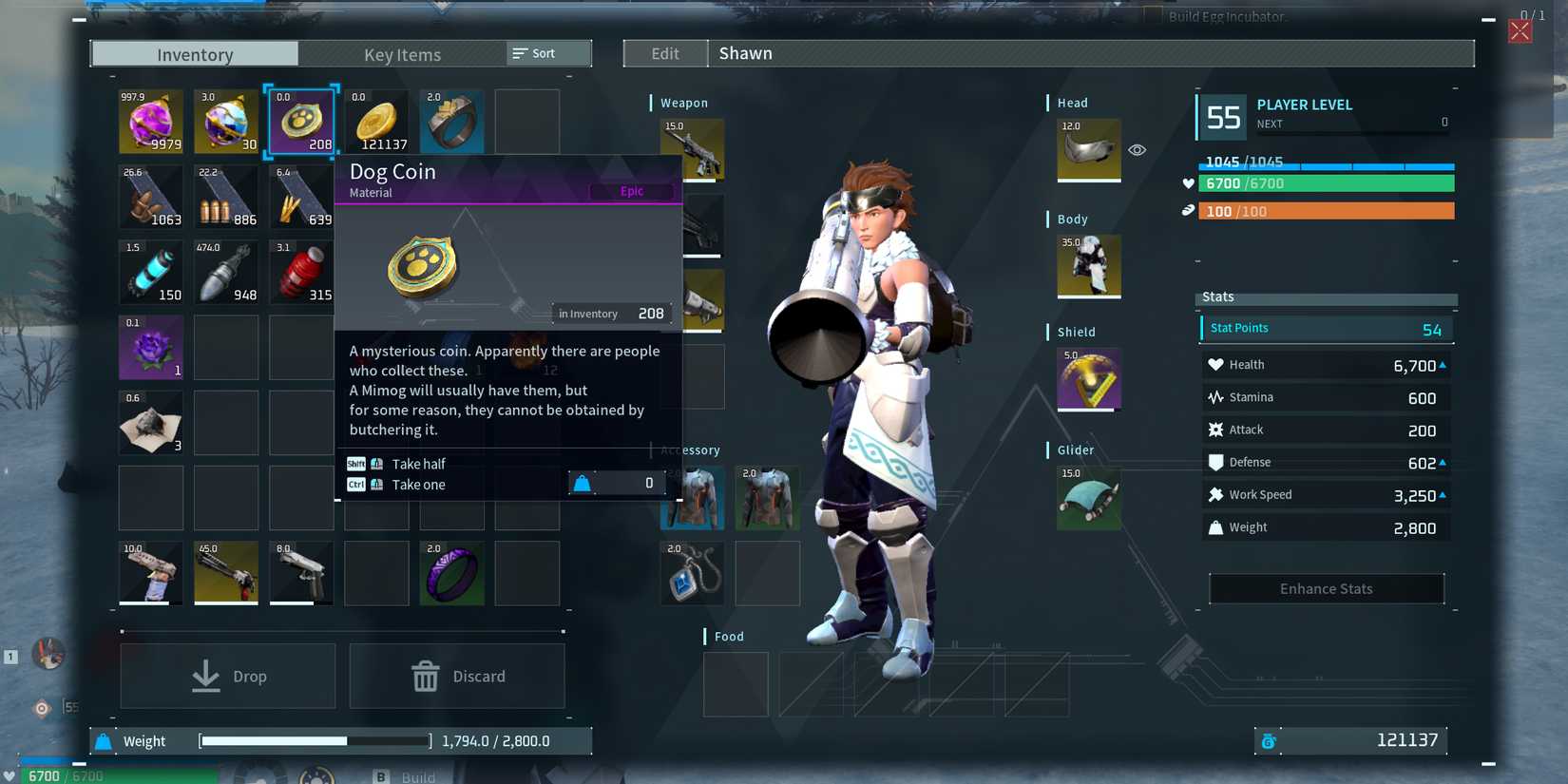Click the Health stat increase arrow
The height and width of the screenshot is (784, 1568).
(x=1443, y=364)
